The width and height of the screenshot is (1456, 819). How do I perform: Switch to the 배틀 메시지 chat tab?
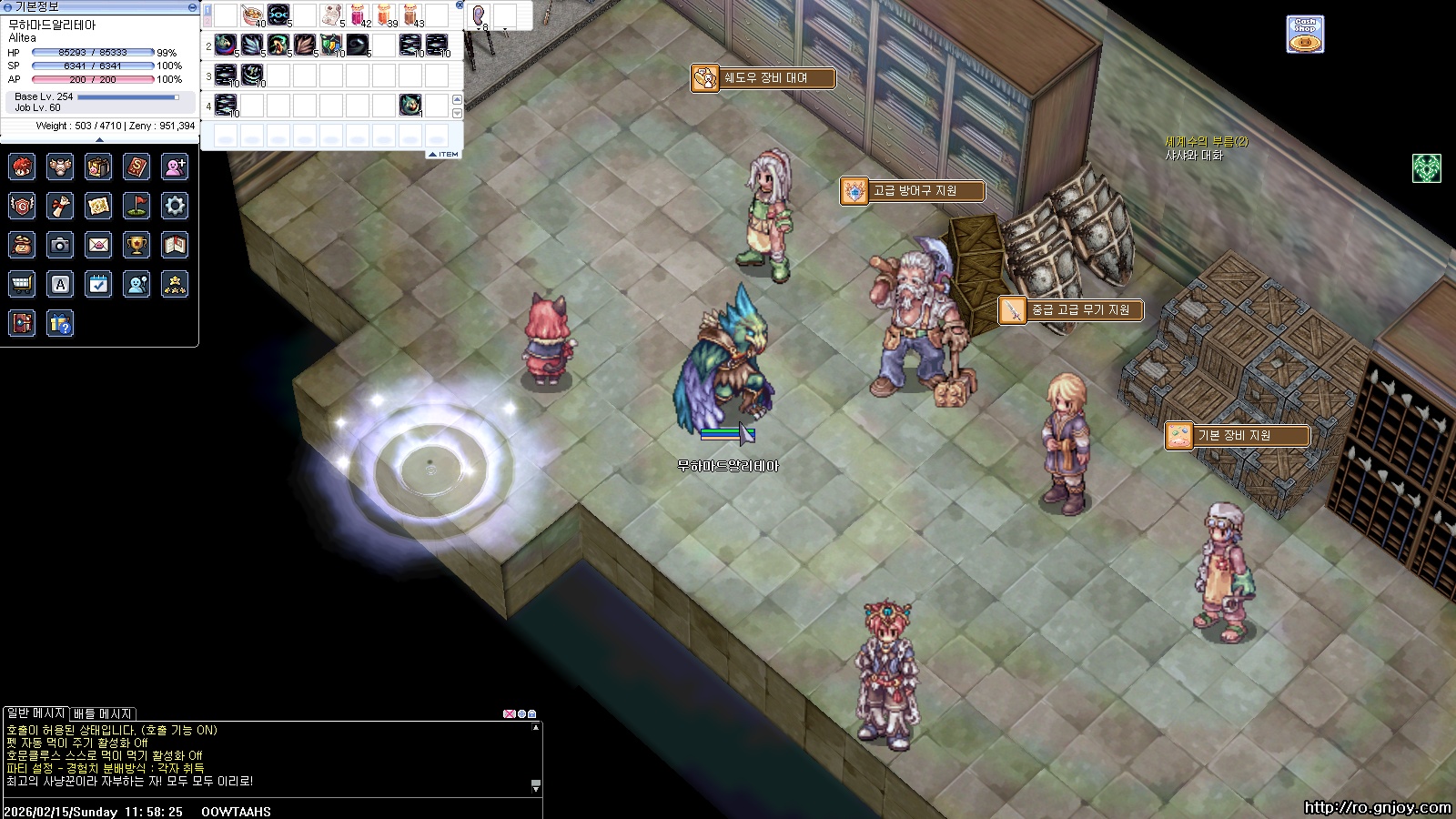pyautogui.click(x=103, y=713)
